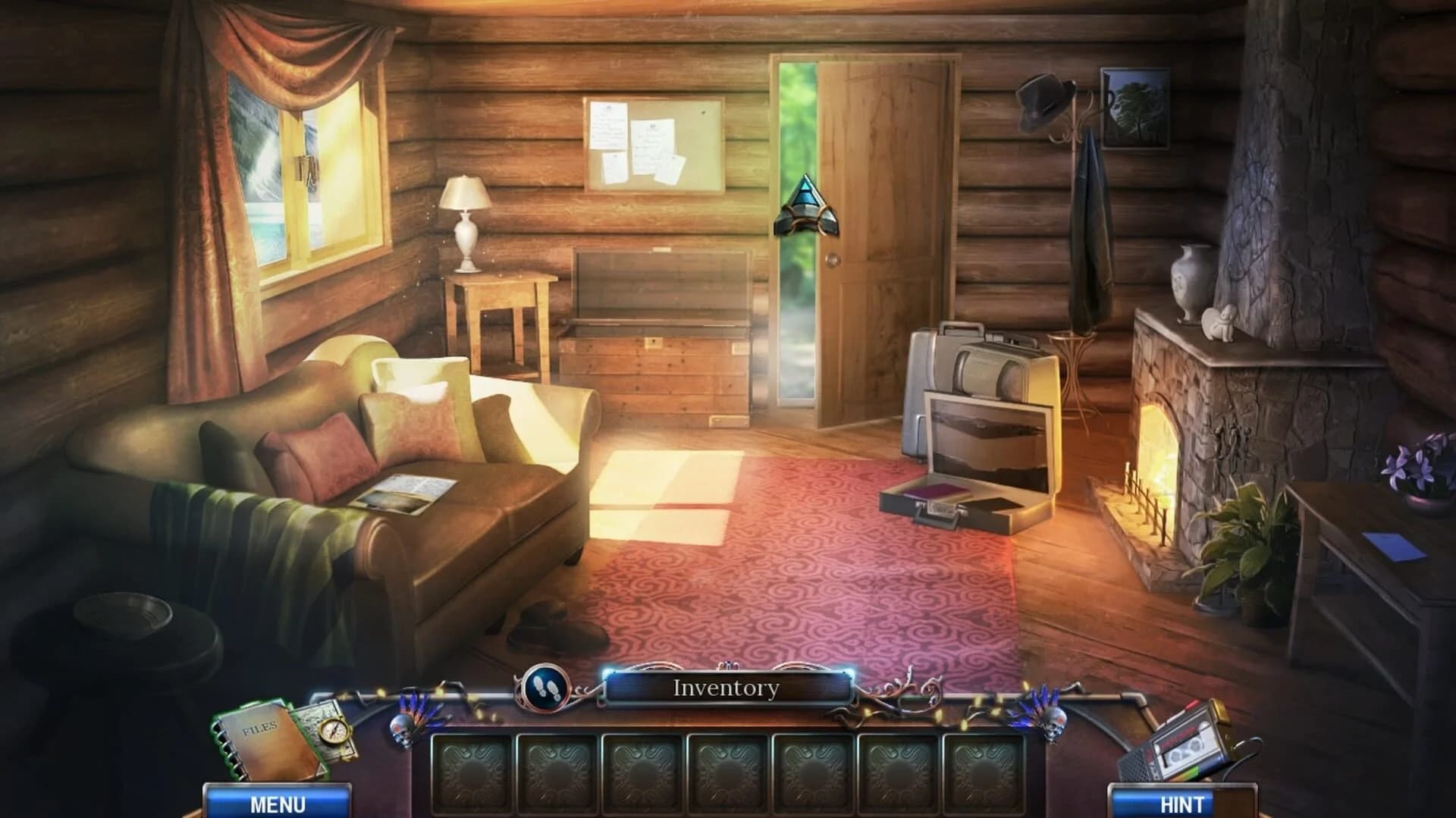Click the triangular amulet hanging on the door

[808, 205]
